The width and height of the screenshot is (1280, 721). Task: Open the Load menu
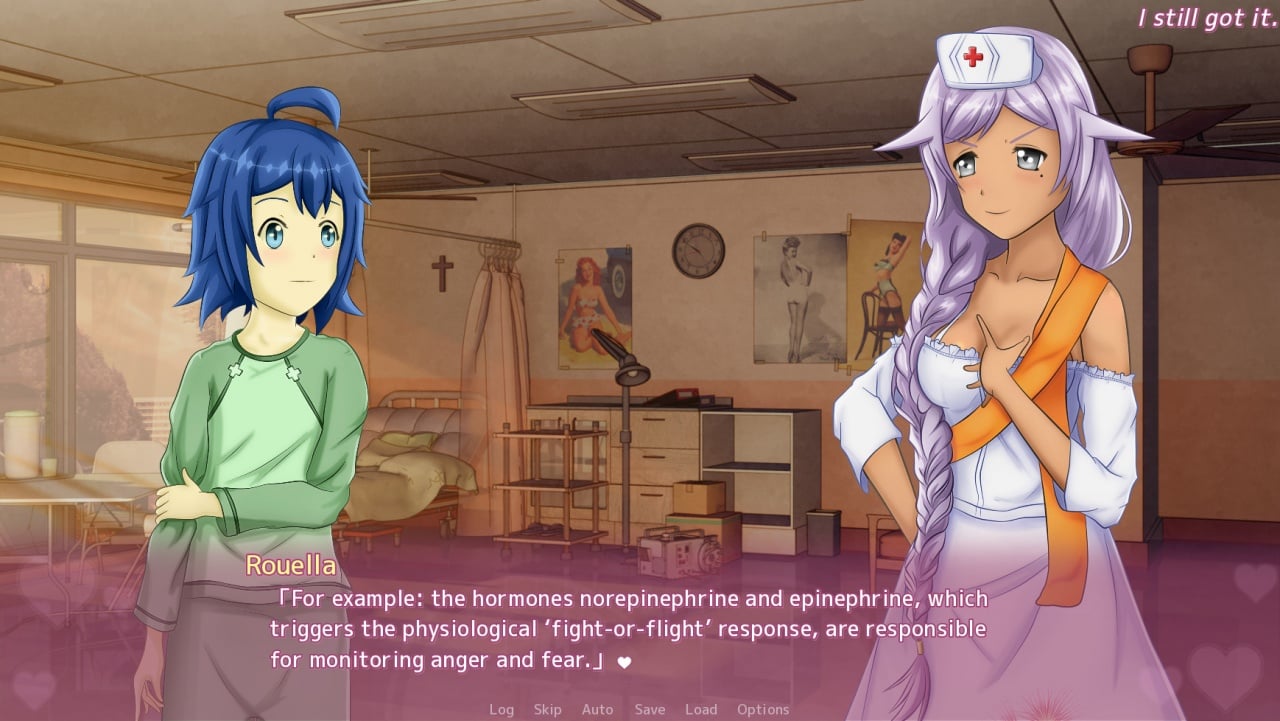700,709
